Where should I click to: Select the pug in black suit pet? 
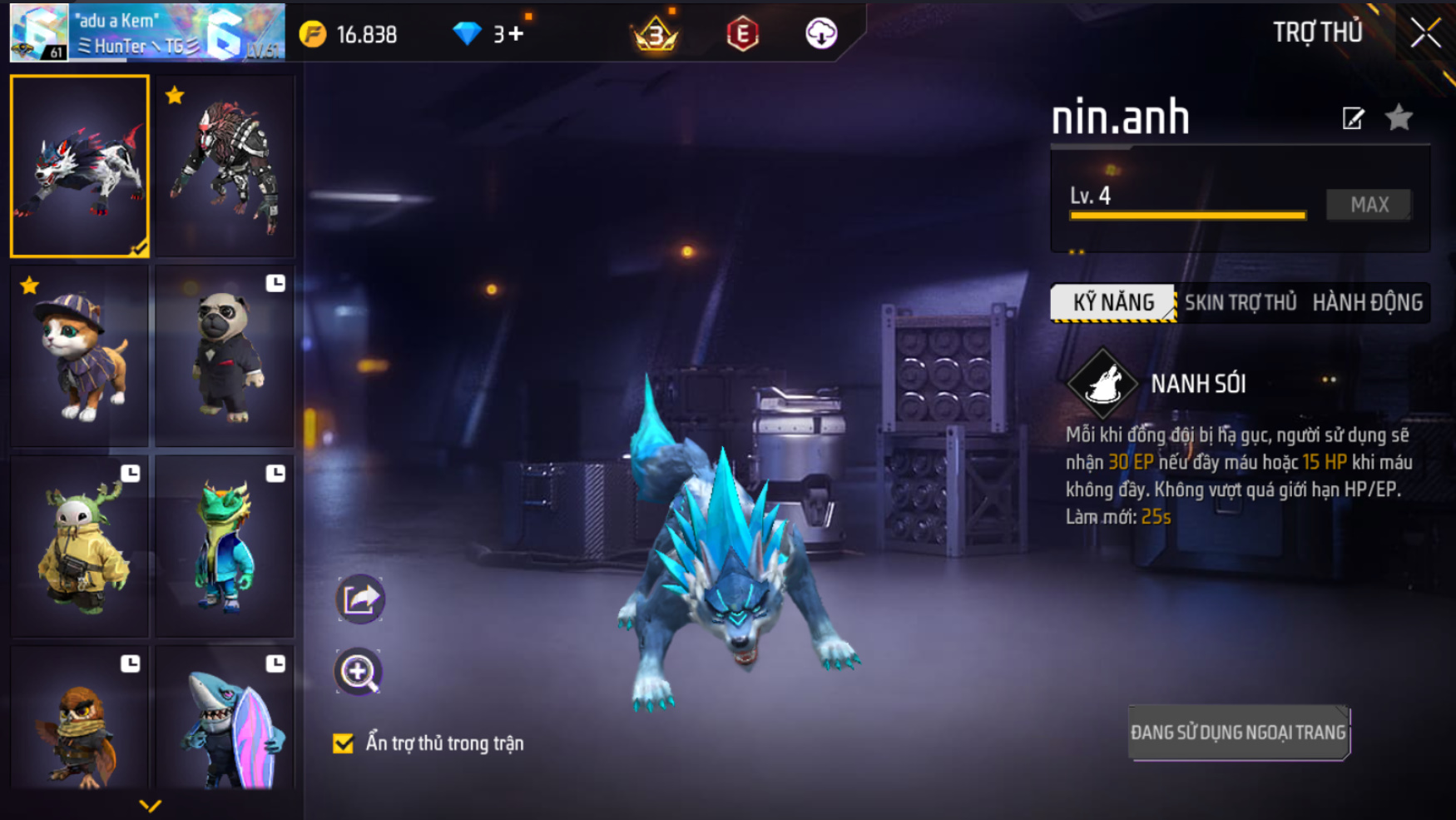(225, 356)
